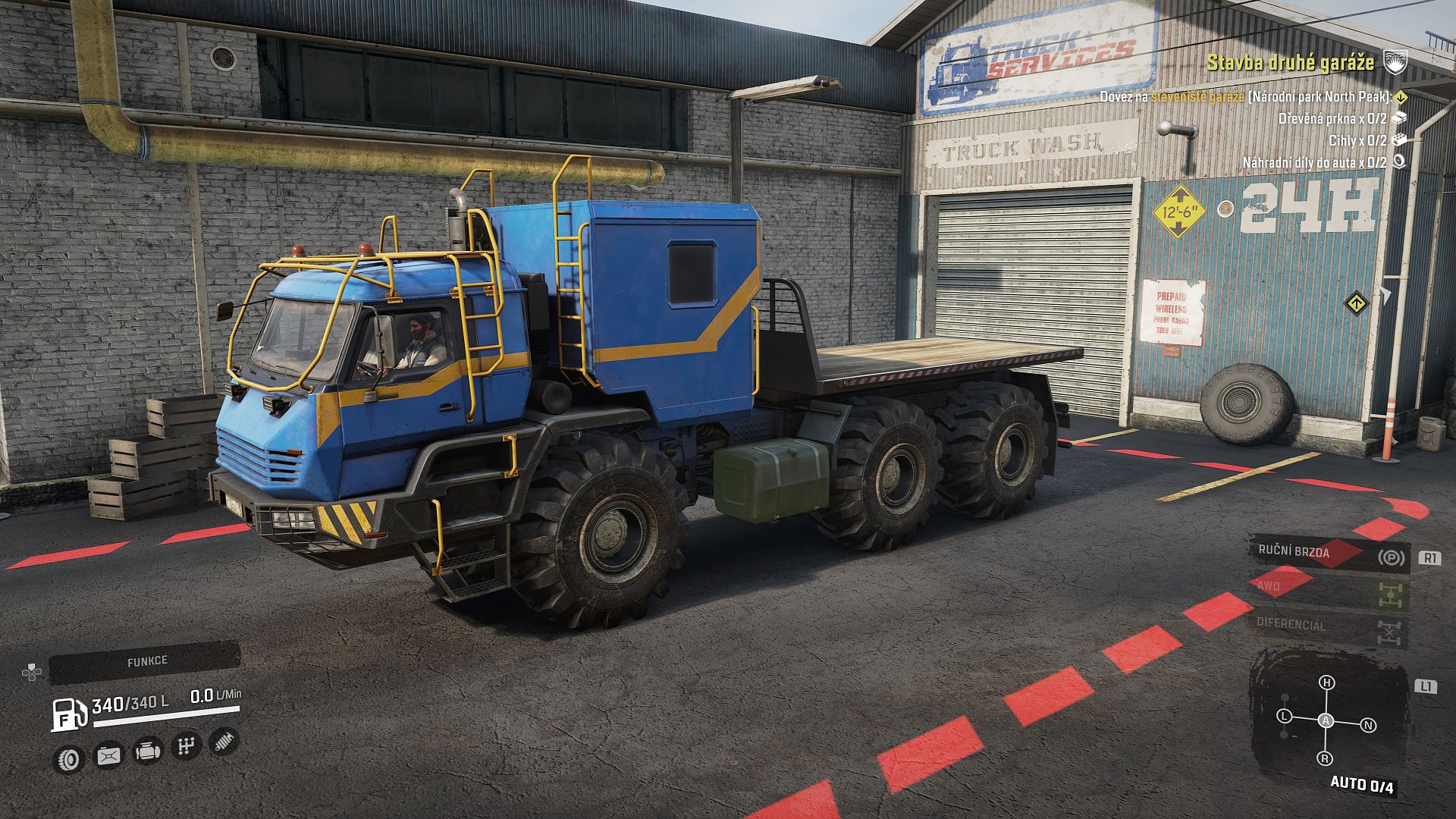Open the Funkce functions panel

click(146, 661)
